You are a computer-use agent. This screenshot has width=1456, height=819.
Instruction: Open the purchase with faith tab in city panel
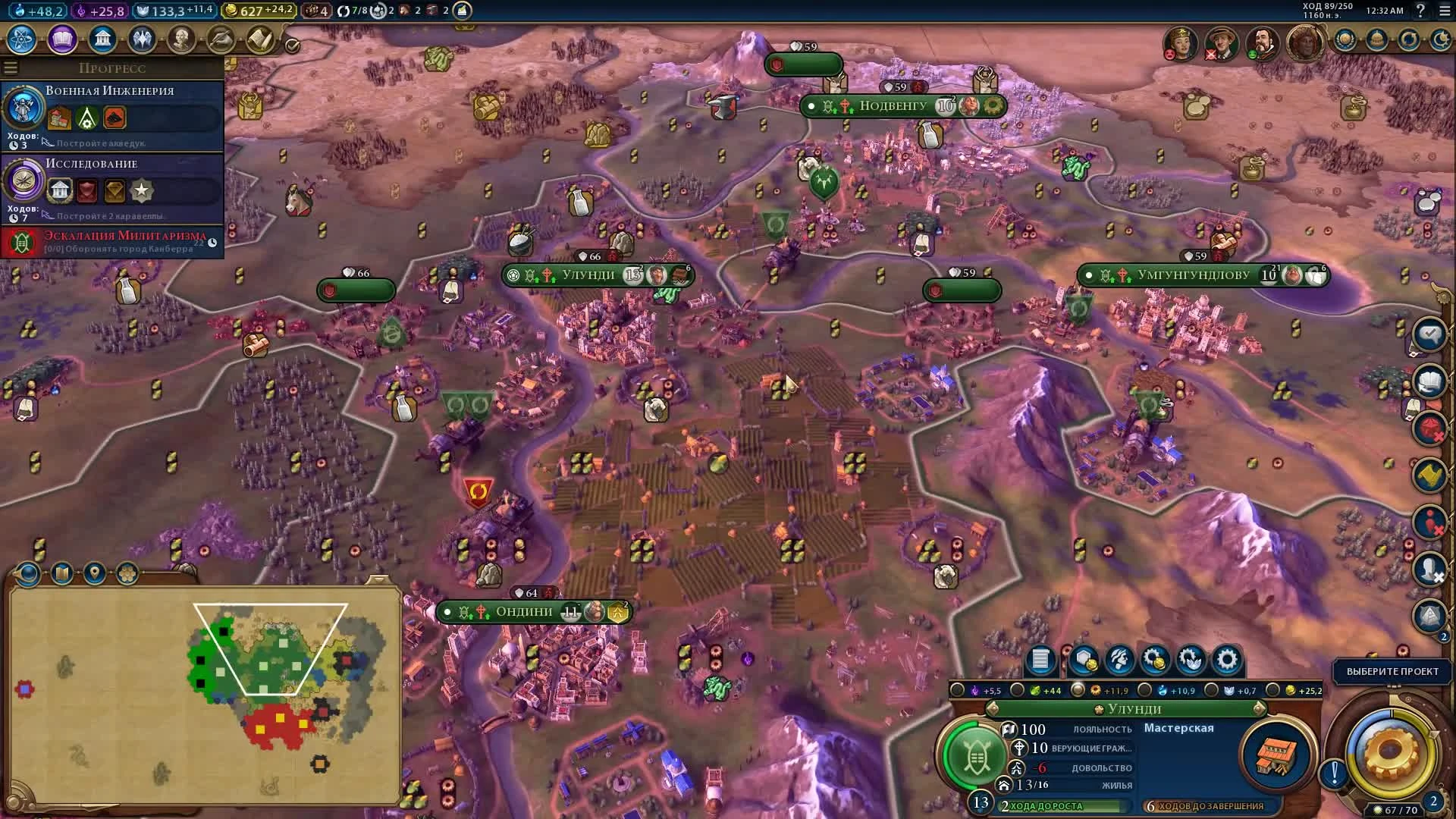pos(1191,661)
